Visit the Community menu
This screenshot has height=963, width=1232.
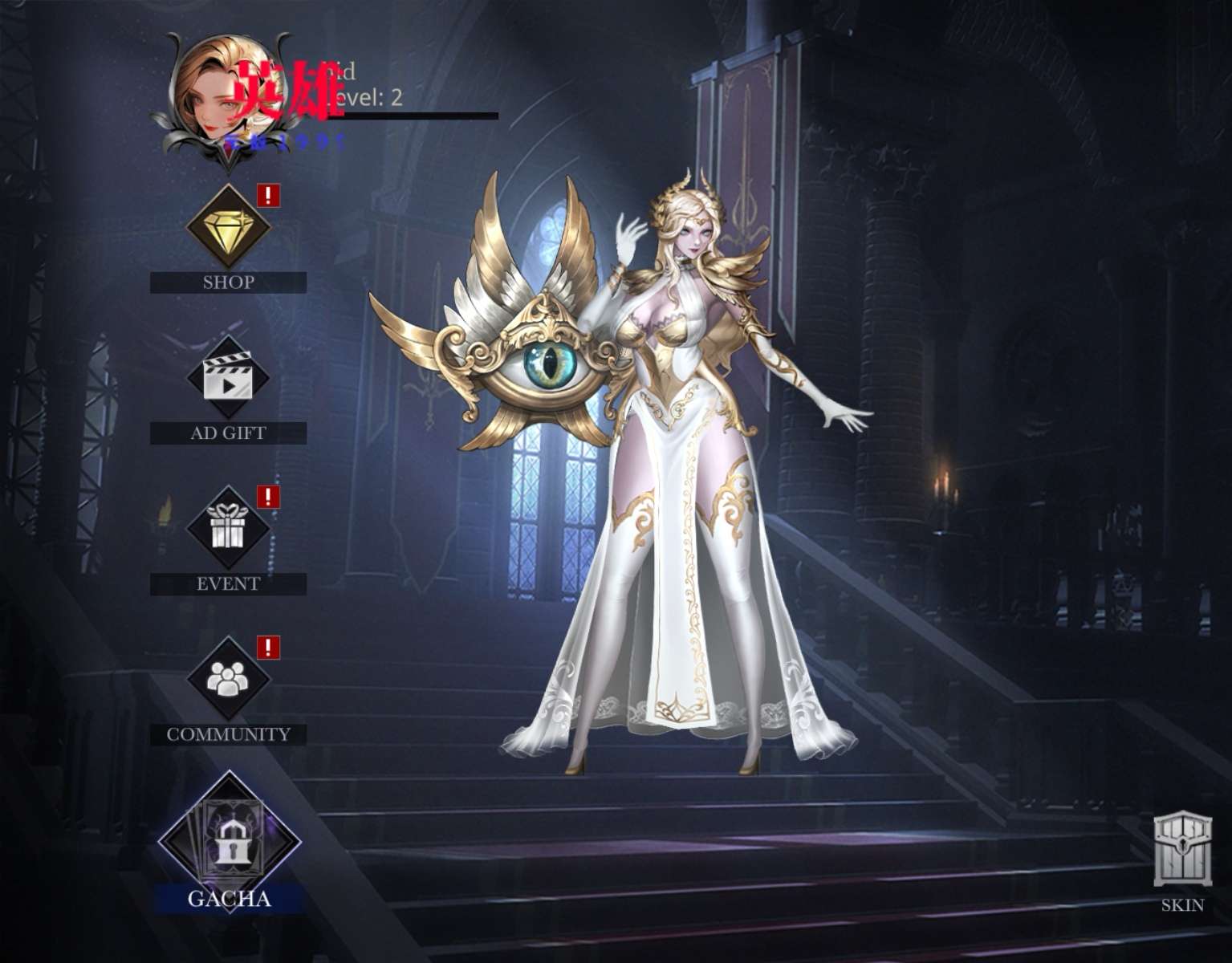(228, 679)
